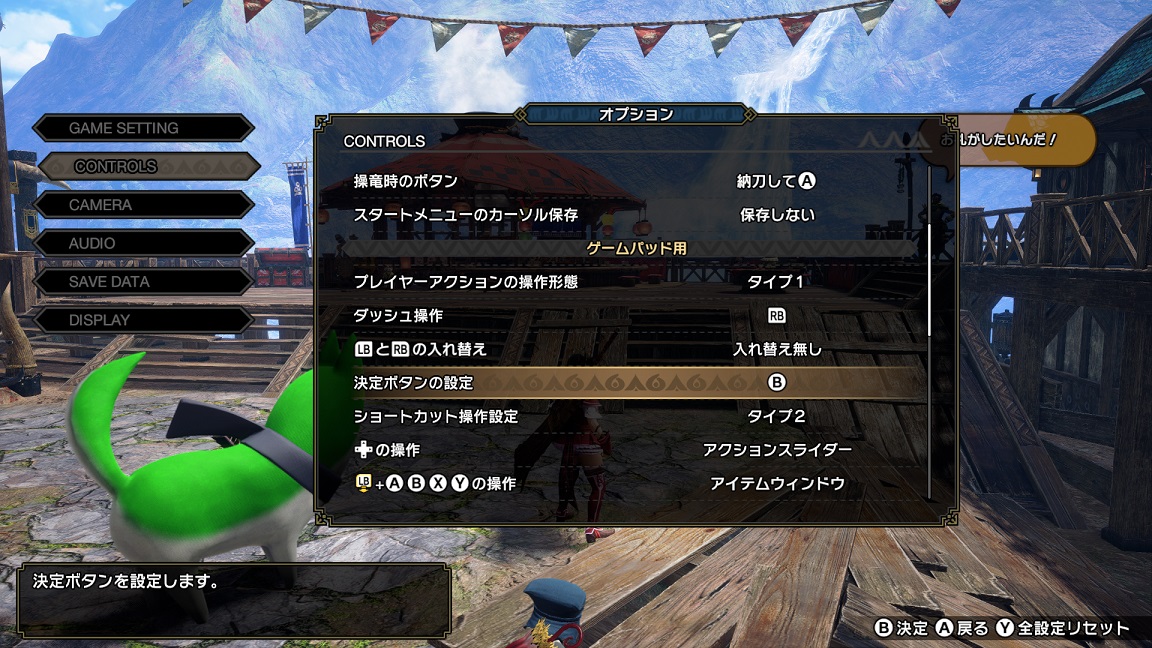Go to the SAVE DATA section

pos(143,282)
